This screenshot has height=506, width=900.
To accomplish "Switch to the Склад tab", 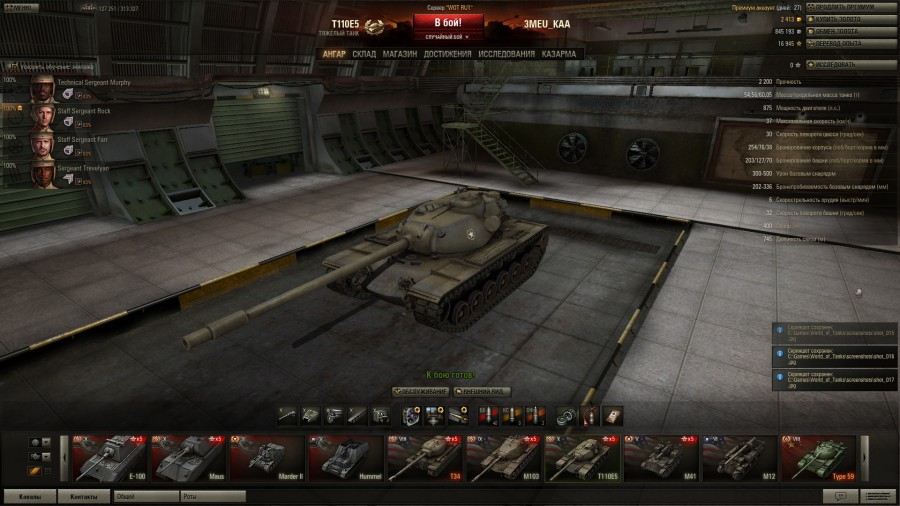I will (364, 54).
